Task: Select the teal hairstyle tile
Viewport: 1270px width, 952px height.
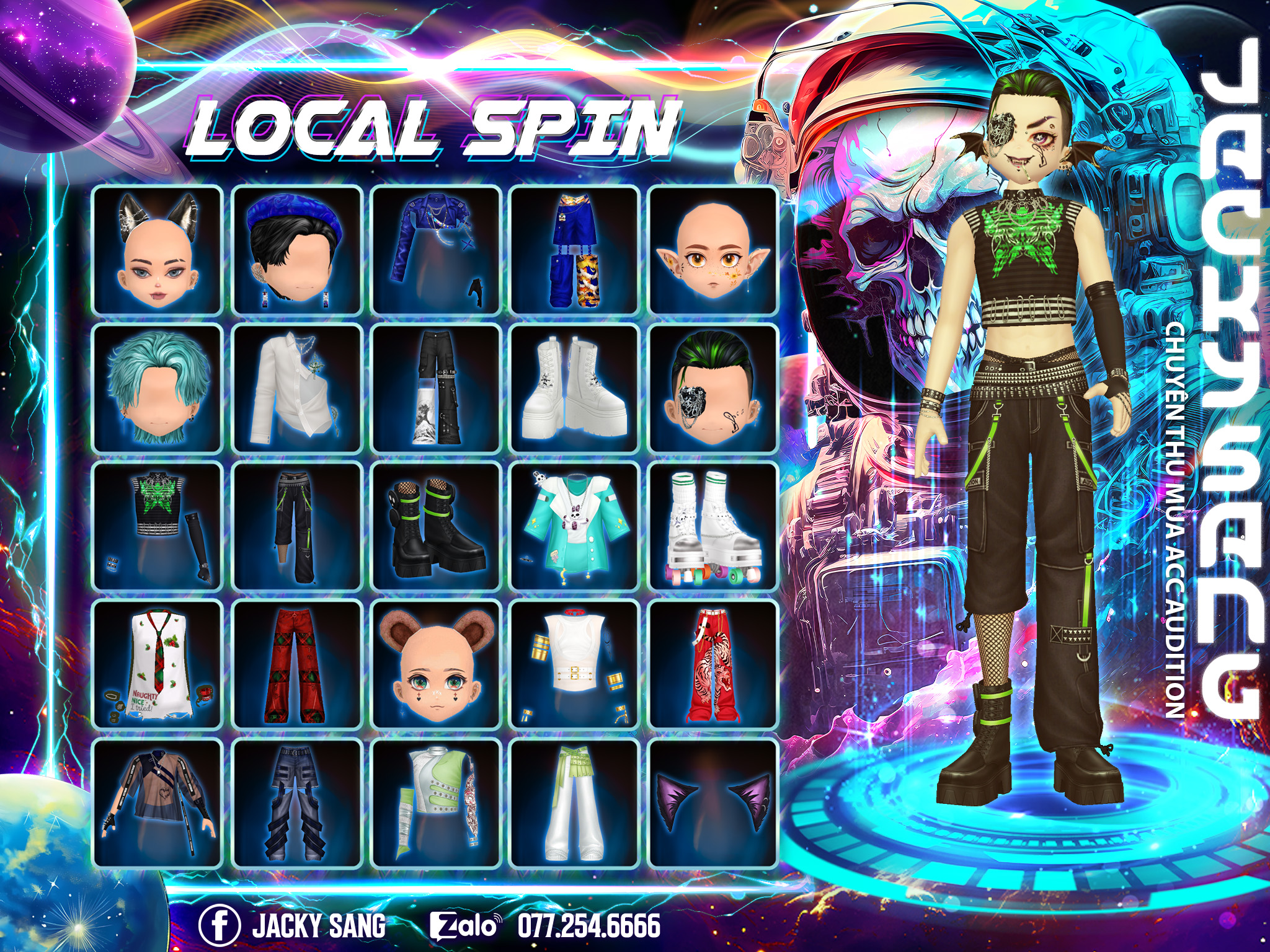Action: coord(157,388)
